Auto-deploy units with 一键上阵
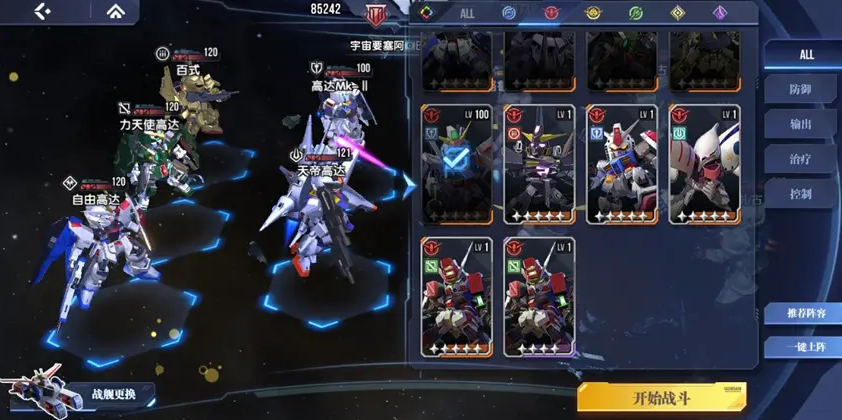The height and width of the screenshot is (420, 842). [x=802, y=347]
